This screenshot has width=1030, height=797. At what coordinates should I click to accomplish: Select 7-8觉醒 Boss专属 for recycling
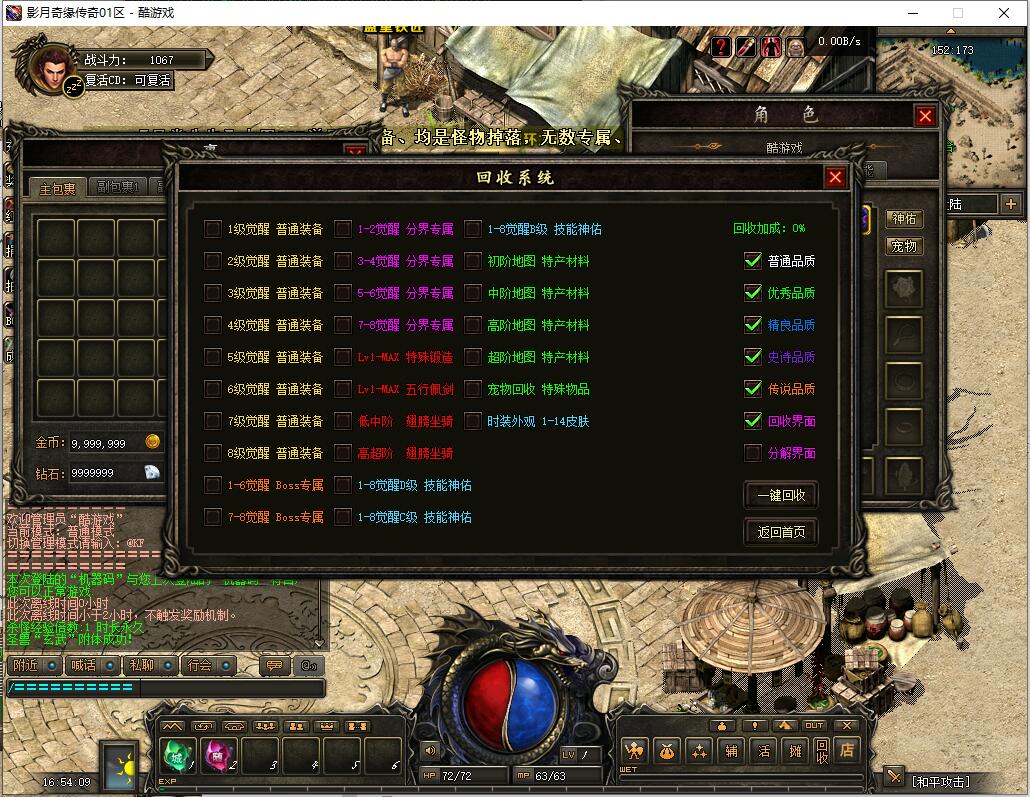pyautogui.click(x=213, y=517)
